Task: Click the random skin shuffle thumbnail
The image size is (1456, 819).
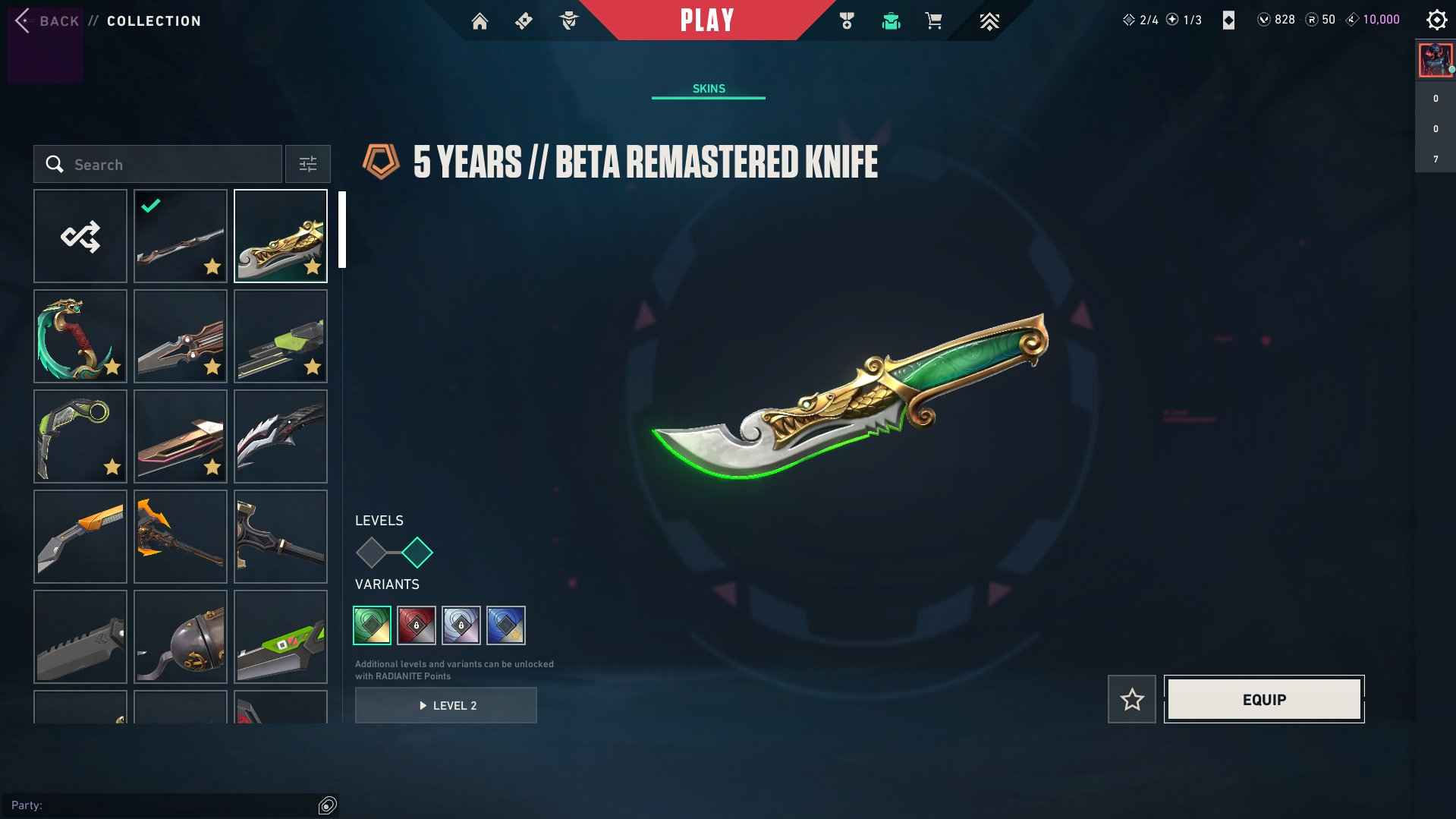Action: point(80,236)
